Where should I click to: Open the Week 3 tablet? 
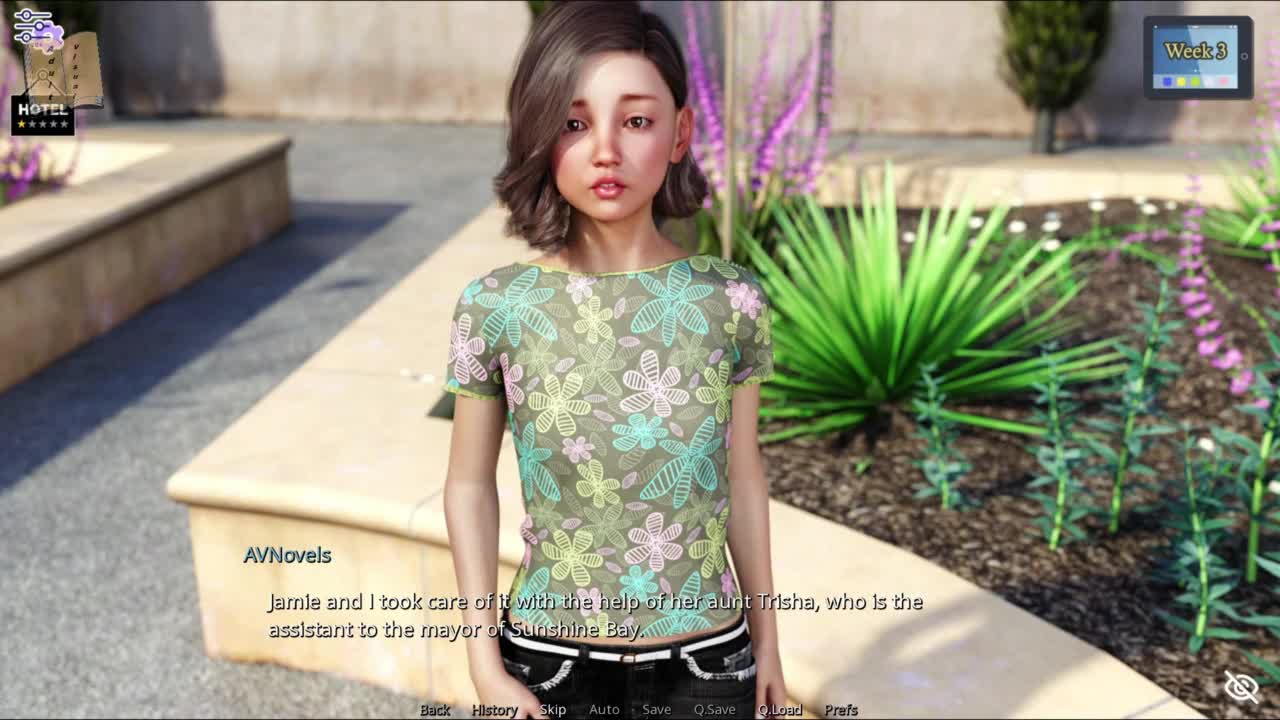[x=1197, y=57]
